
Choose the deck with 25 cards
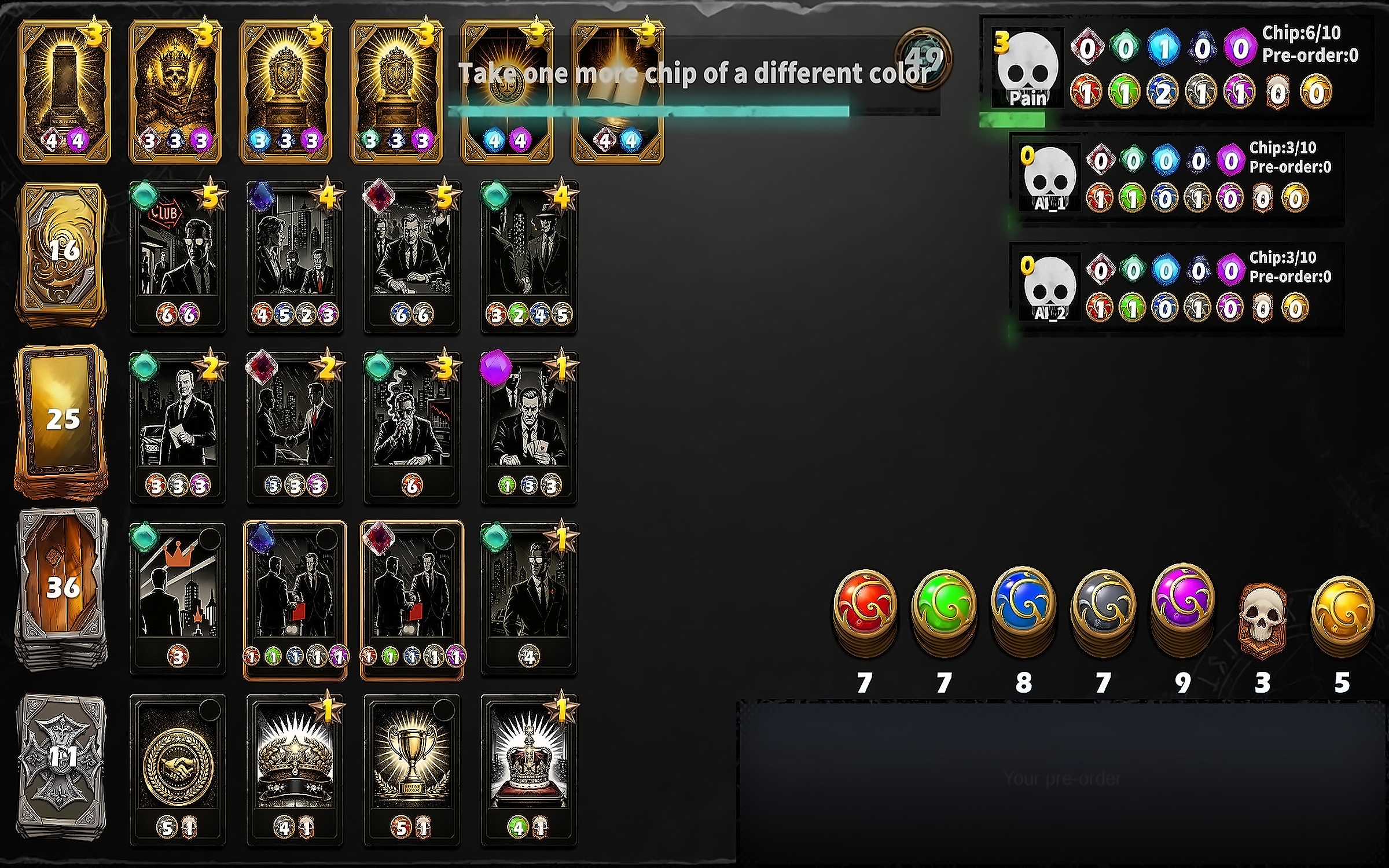click(x=63, y=420)
